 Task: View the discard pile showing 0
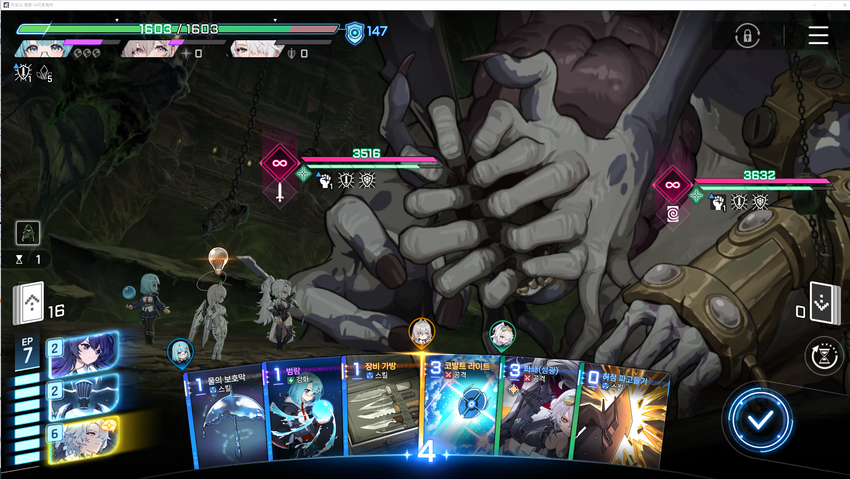click(823, 304)
